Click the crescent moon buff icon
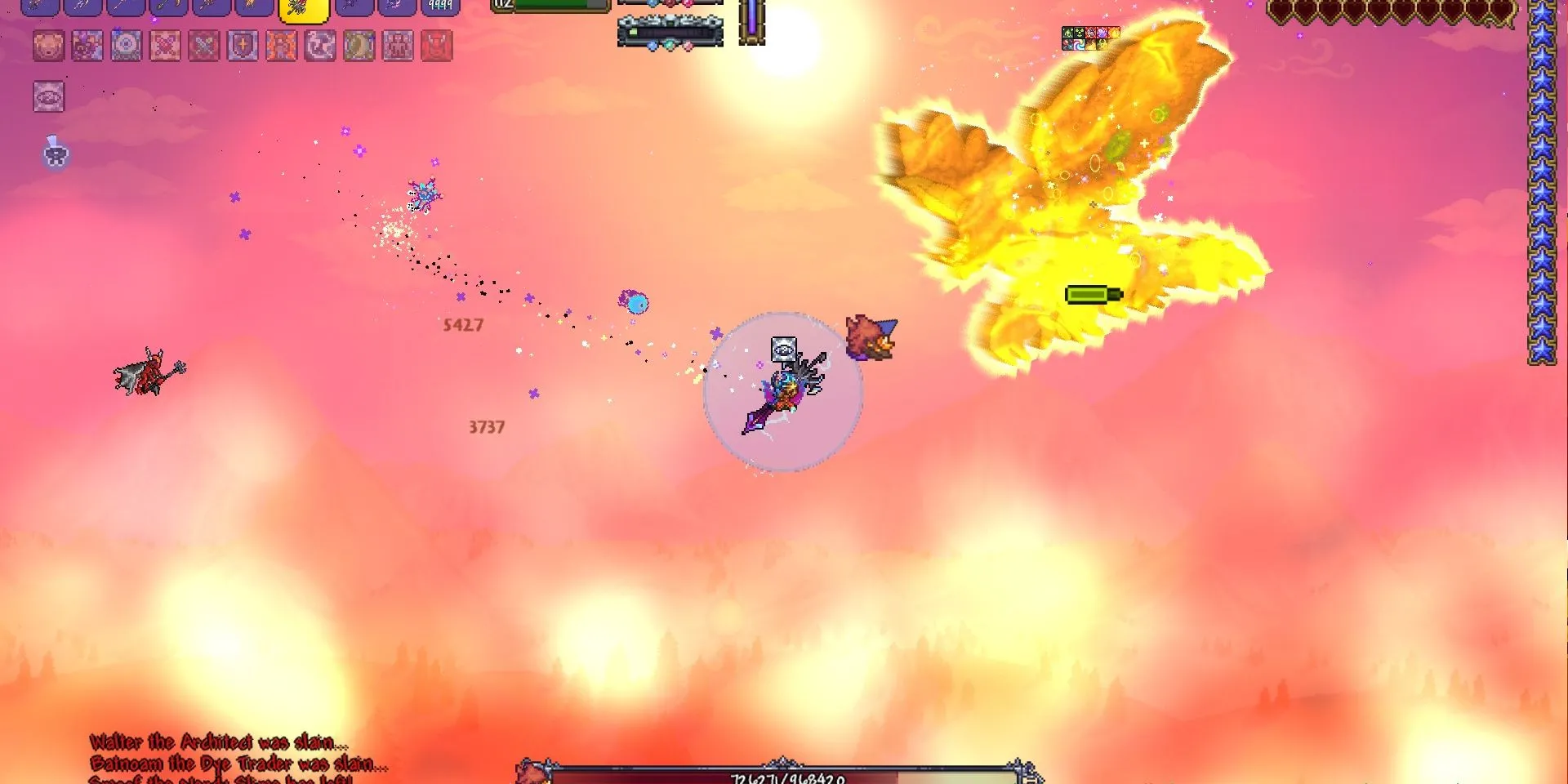The image size is (1568, 784). tap(359, 46)
